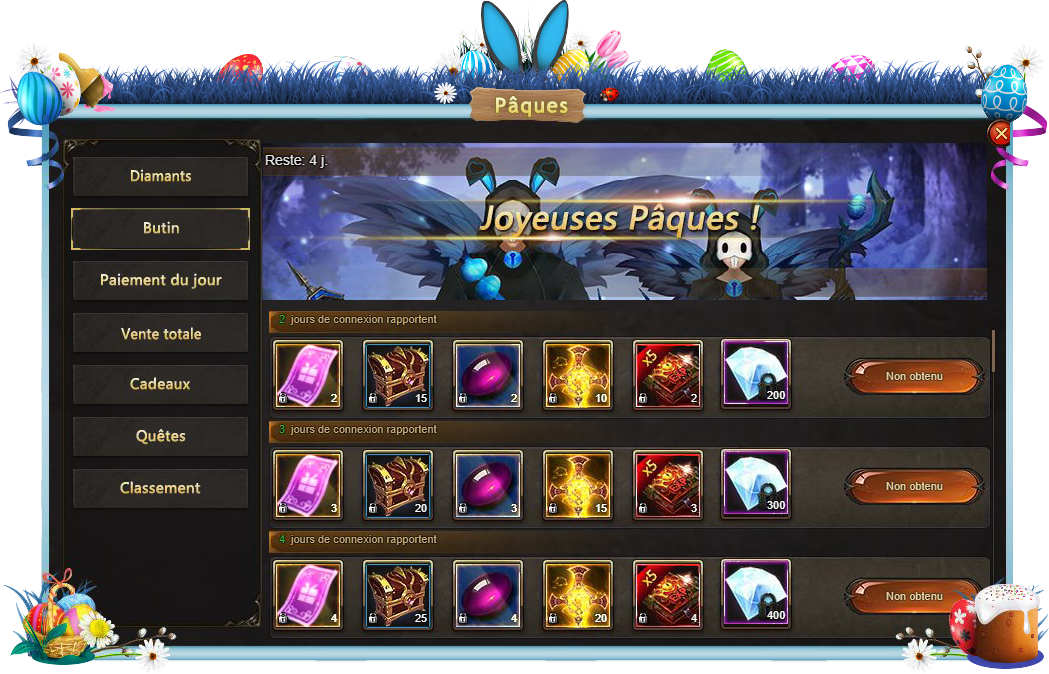
Task: Show the Cadeaux tab
Action: tap(160, 384)
